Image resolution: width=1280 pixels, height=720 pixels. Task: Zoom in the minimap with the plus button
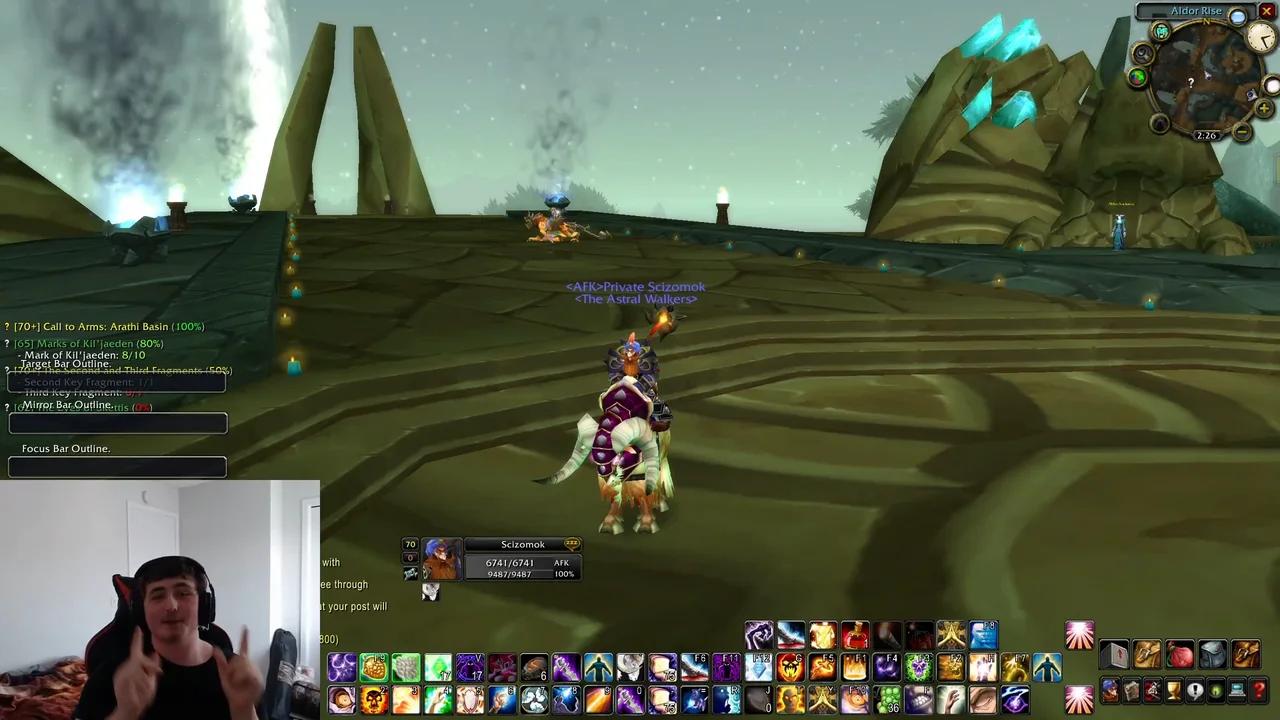[1262, 108]
